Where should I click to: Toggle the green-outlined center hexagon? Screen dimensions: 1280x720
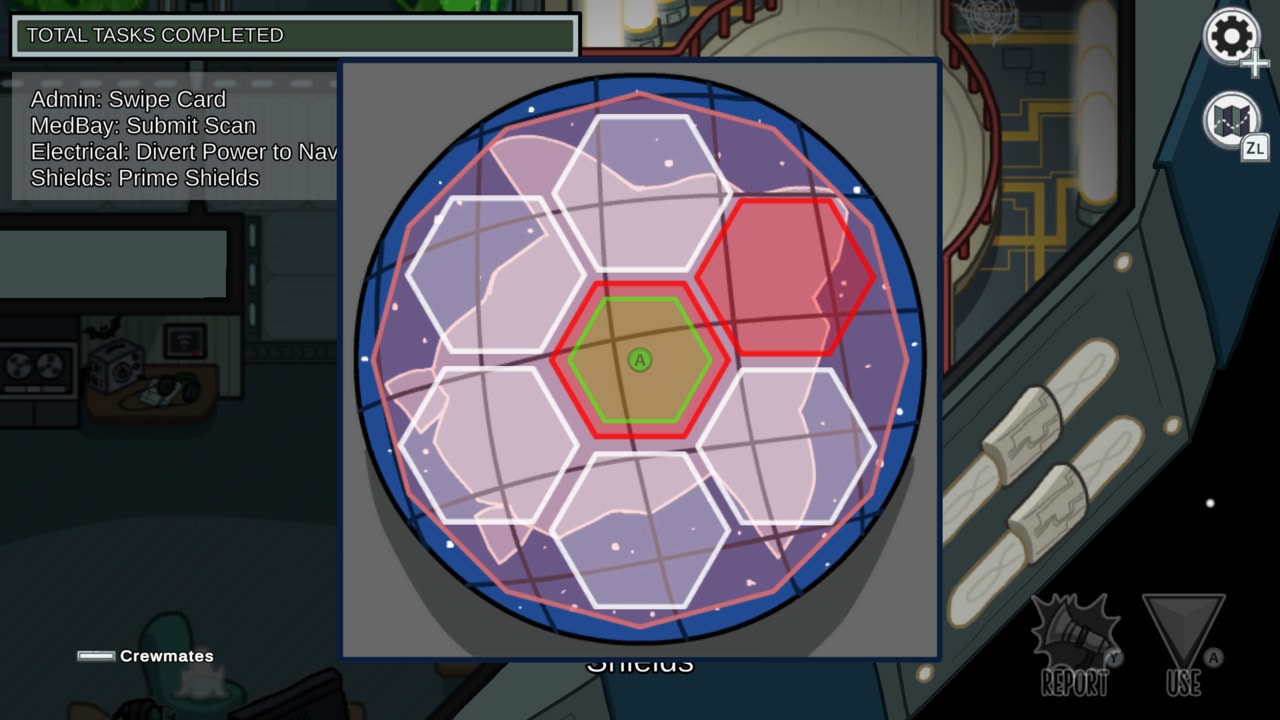(641, 360)
